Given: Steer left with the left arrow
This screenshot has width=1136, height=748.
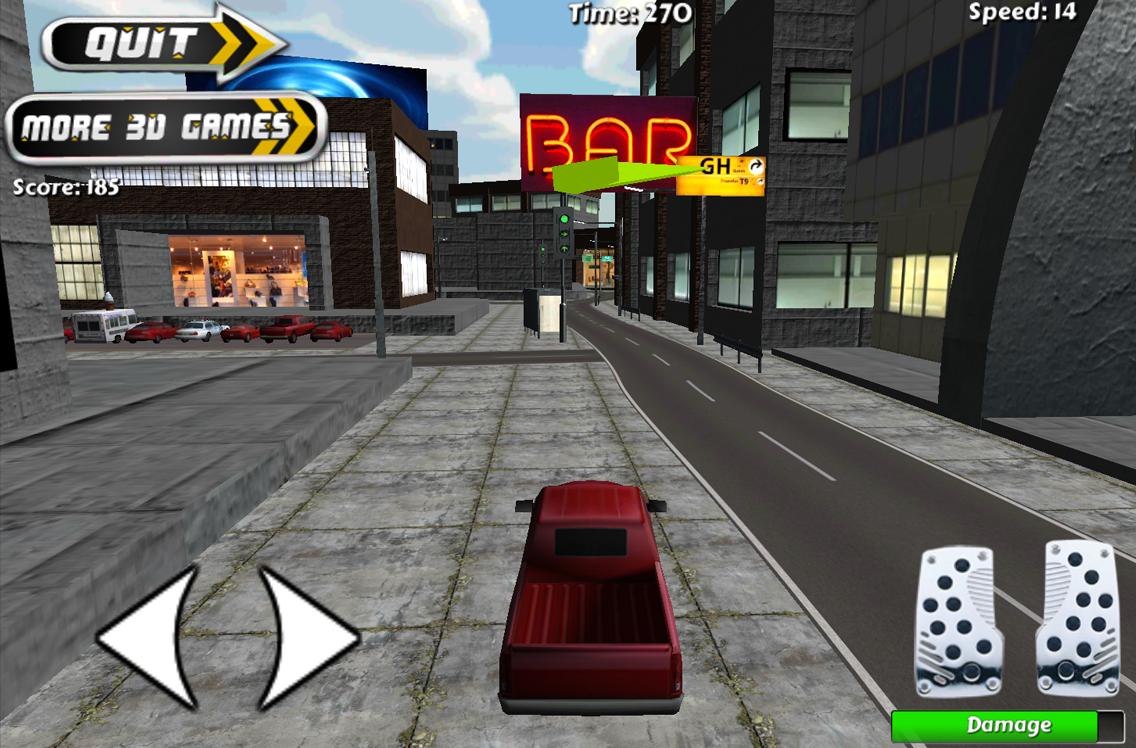Looking at the screenshot, I should (152, 636).
